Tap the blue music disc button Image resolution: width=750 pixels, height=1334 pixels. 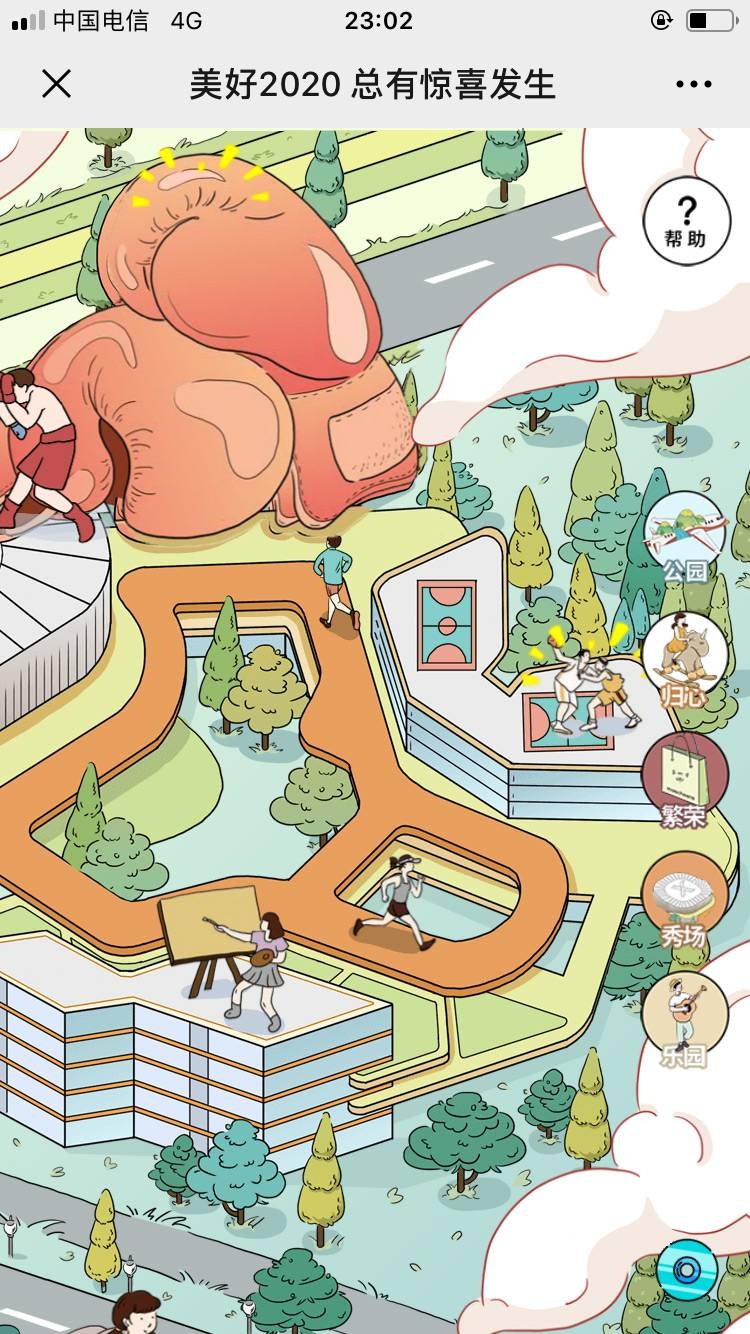point(687,1270)
